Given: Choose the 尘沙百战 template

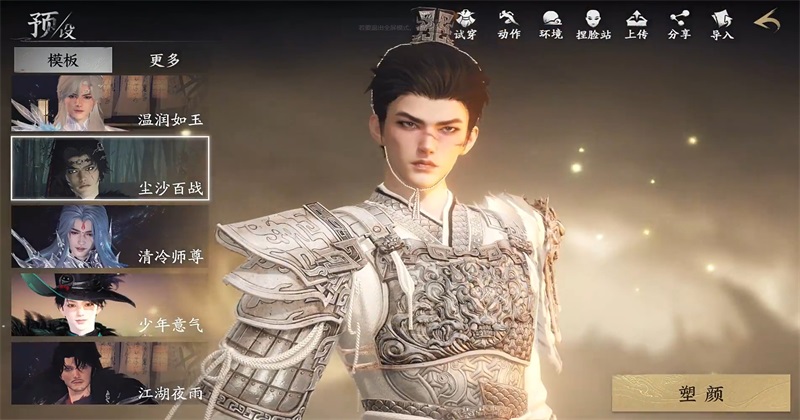Looking at the screenshot, I should 110,168.
